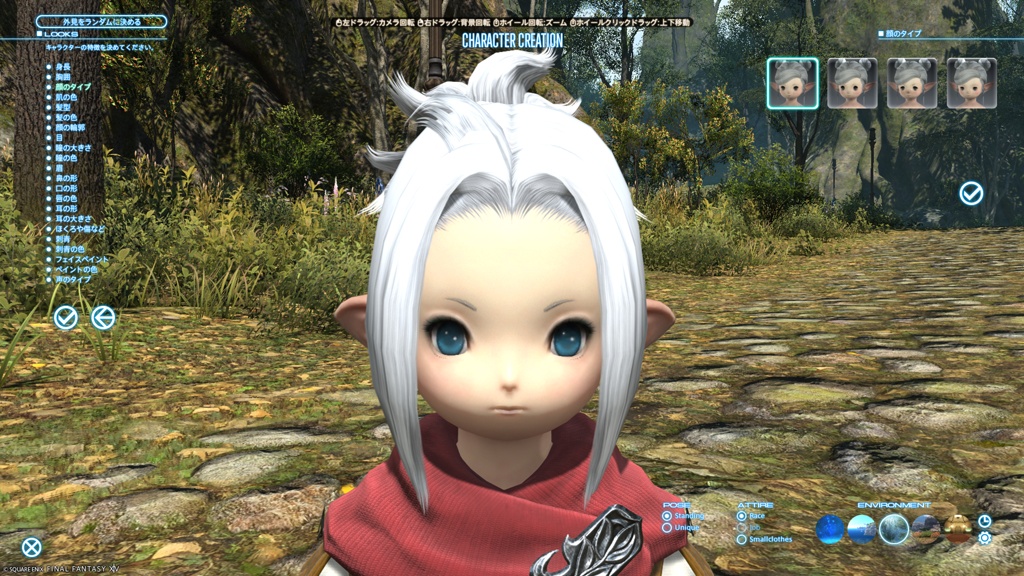Pick the starry night environment icon
The width and height of the screenshot is (1024, 576).
[x=830, y=529]
